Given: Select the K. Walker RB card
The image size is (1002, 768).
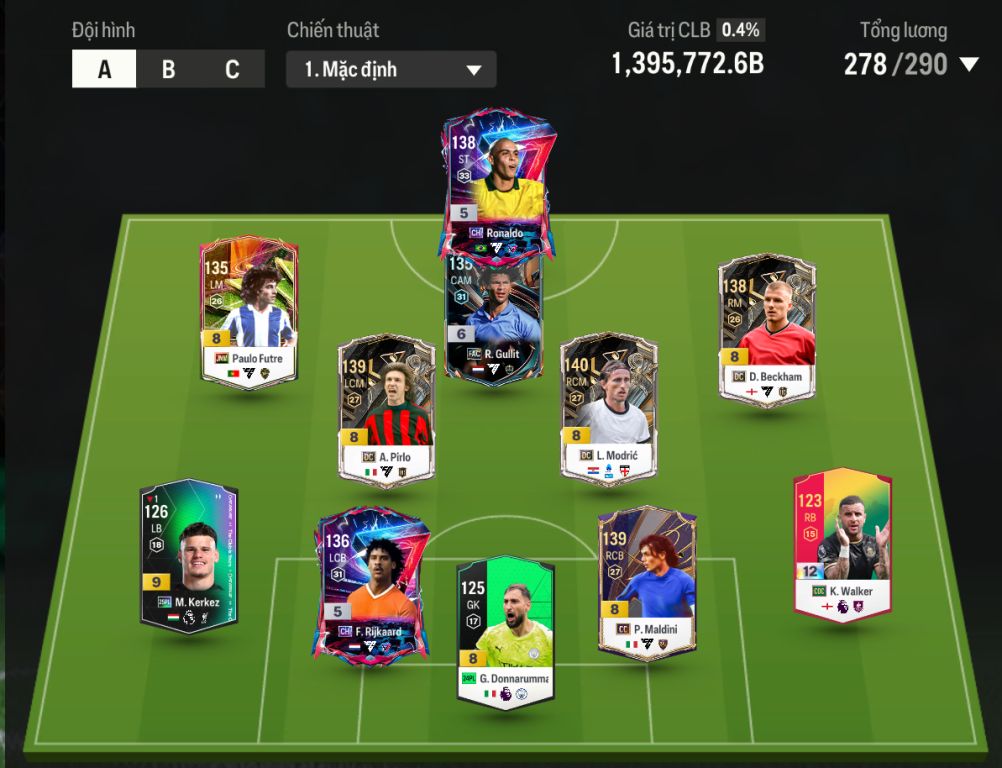Looking at the screenshot, I should [x=842, y=543].
